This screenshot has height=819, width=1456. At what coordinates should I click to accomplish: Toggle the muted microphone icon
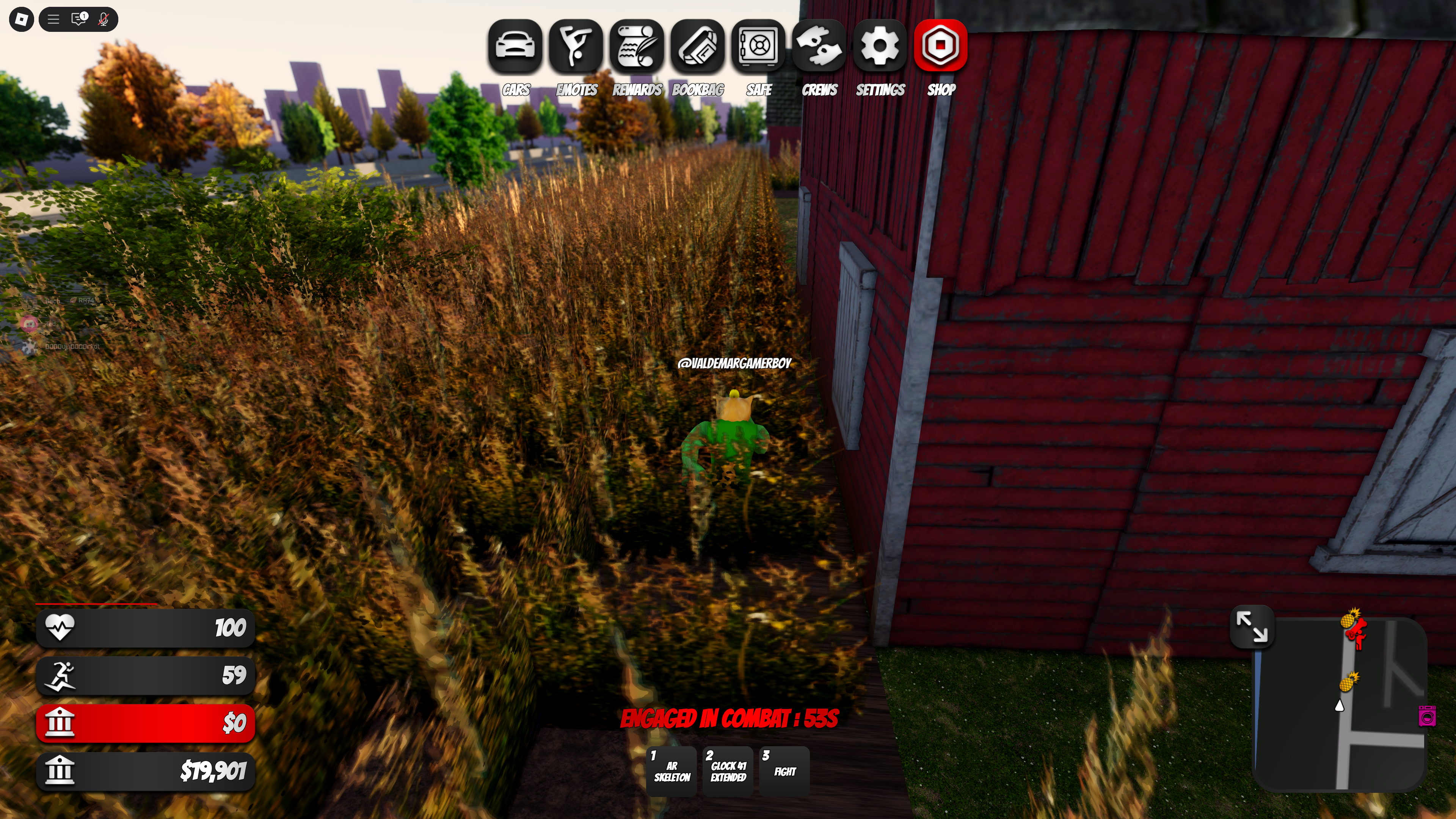click(104, 20)
